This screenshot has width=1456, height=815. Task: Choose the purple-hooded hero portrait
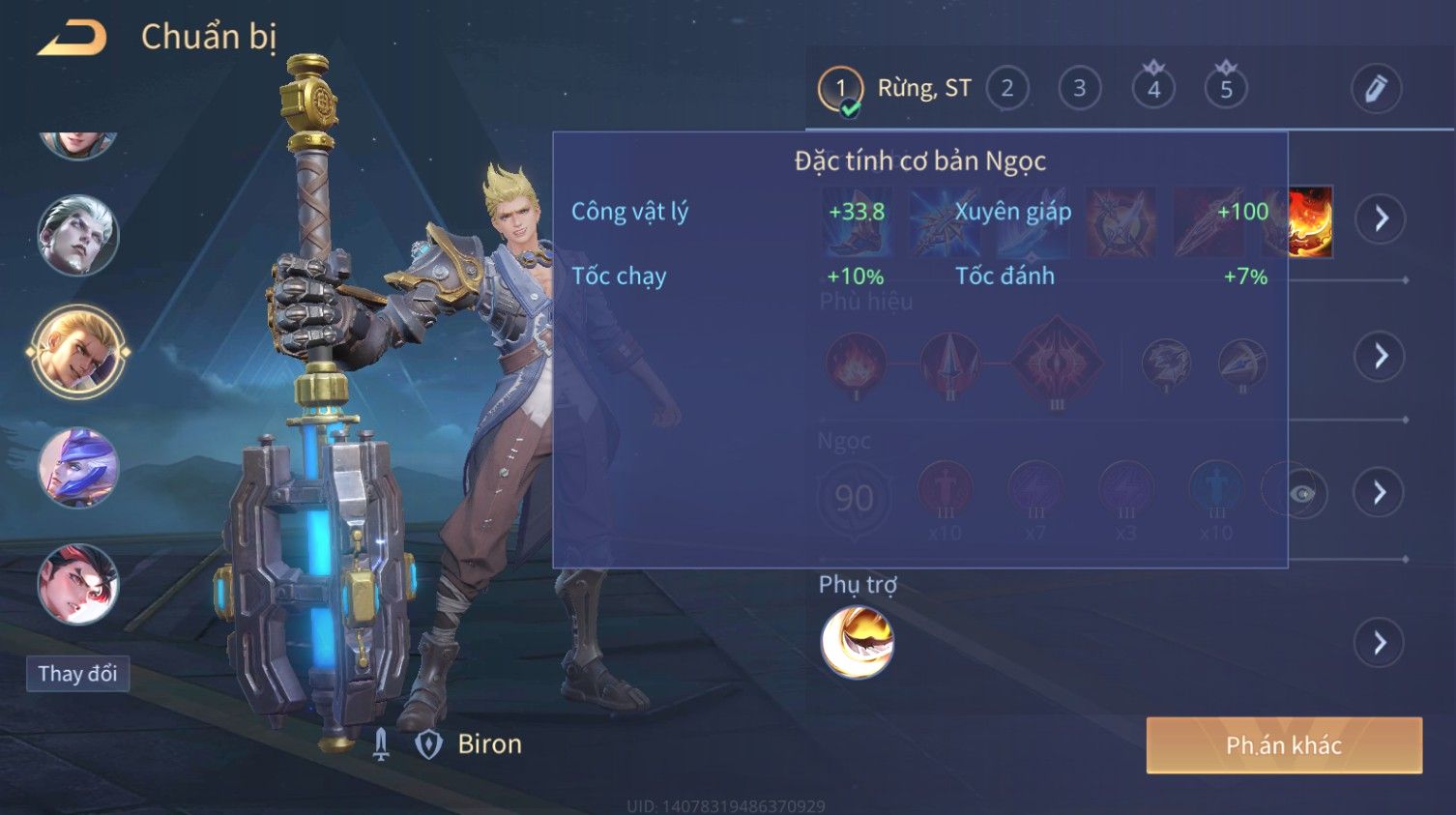77,469
